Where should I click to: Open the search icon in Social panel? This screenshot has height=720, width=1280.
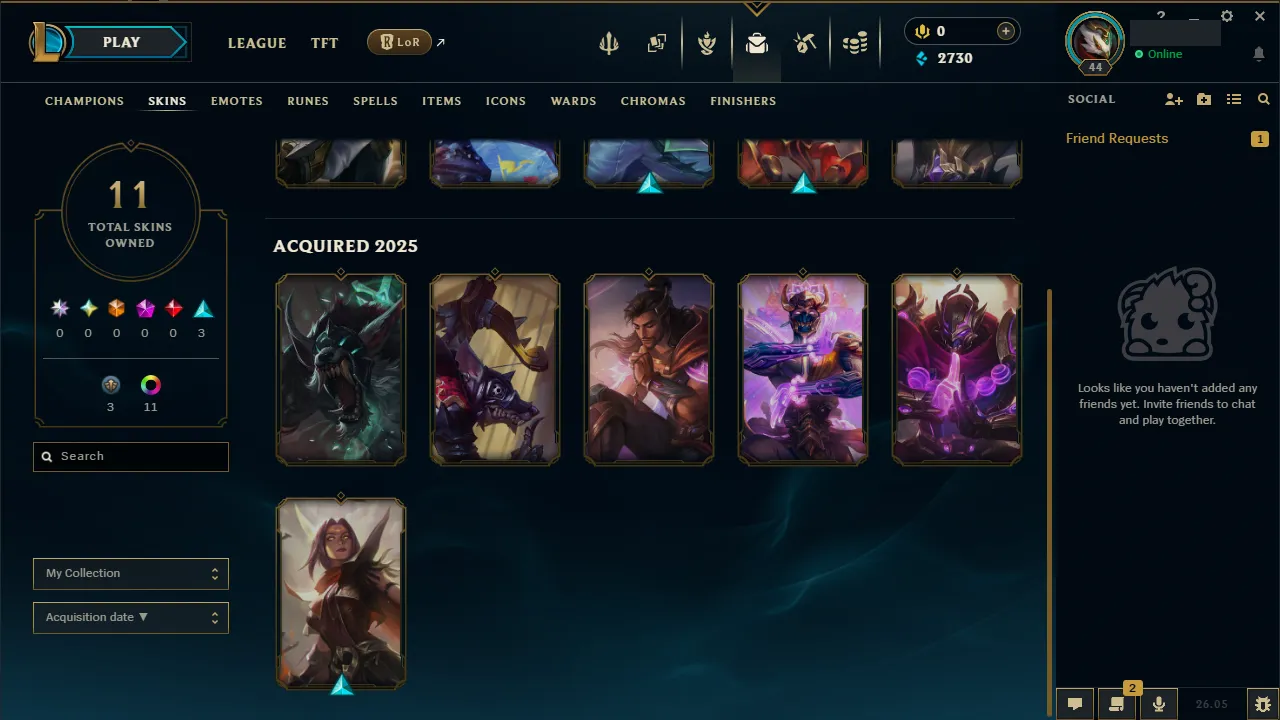1263,99
